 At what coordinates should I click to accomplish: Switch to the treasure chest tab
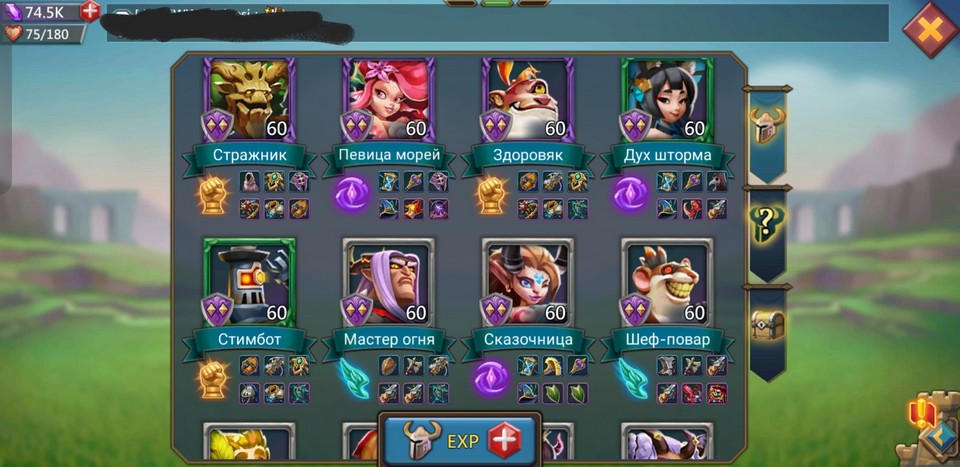(767, 325)
